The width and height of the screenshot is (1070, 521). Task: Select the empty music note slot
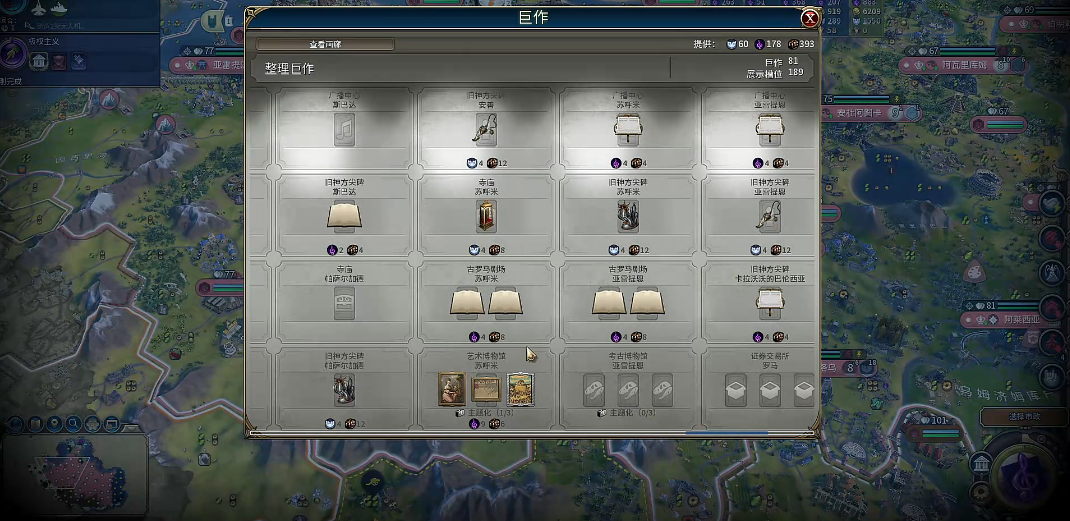pos(344,130)
